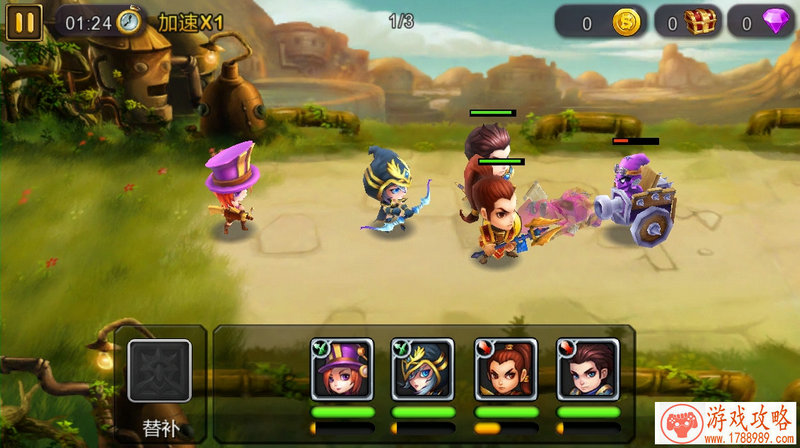Activate the purple top hat hero portrait
This screenshot has height=448, width=800.
coord(343,370)
